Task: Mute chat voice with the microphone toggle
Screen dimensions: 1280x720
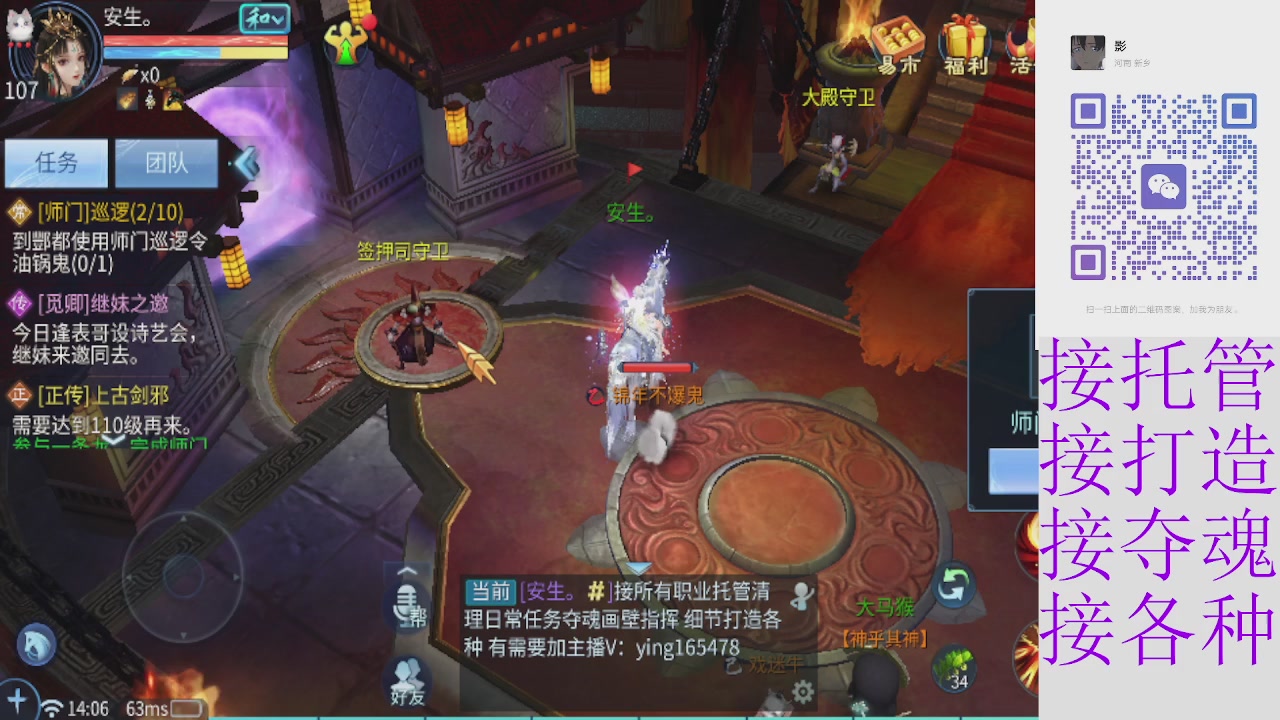Action: coord(403,600)
